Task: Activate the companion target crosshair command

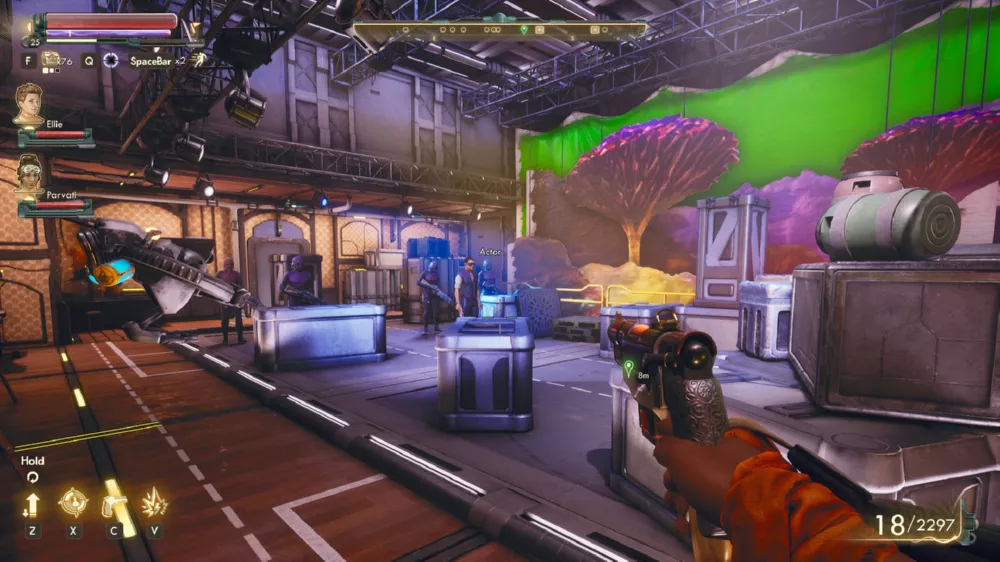Action: (x=73, y=502)
